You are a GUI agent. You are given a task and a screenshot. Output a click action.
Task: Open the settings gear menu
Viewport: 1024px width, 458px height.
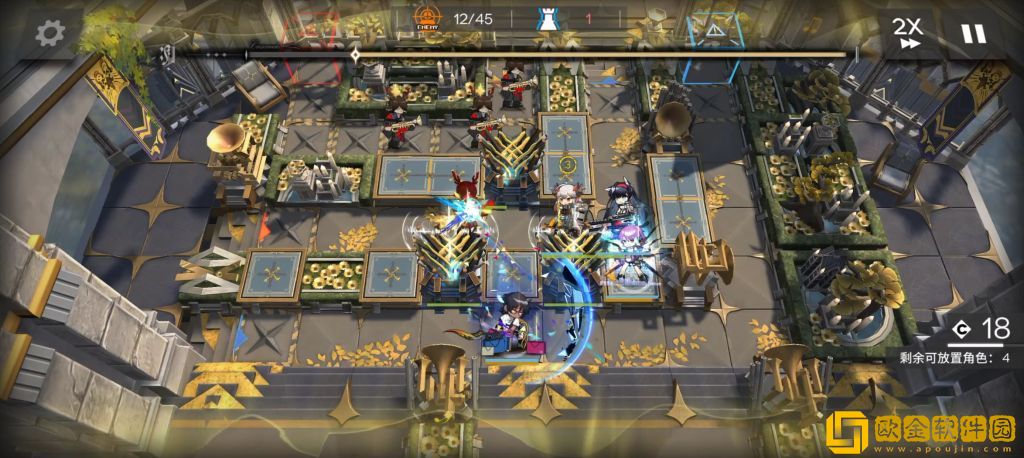[46, 32]
